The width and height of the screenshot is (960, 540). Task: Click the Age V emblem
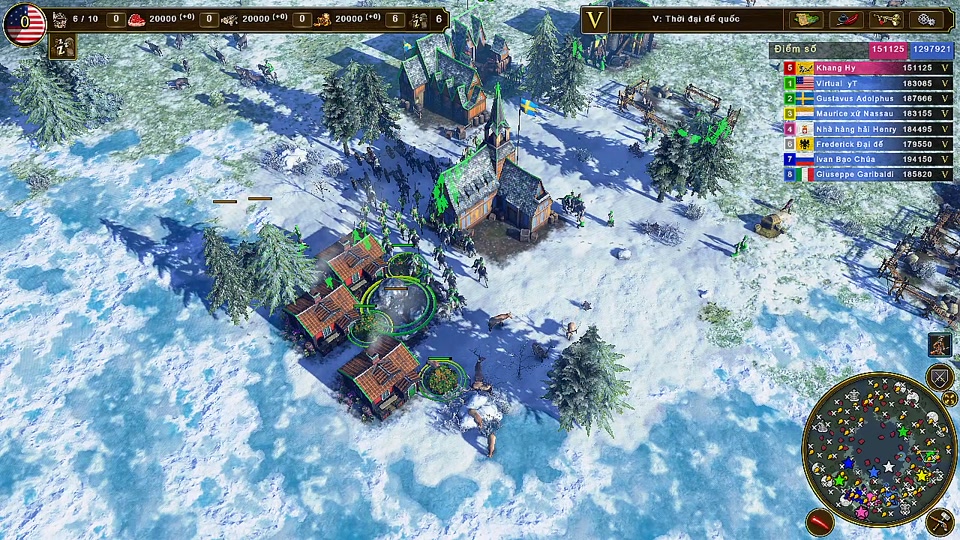pyautogui.click(x=595, y=19)
